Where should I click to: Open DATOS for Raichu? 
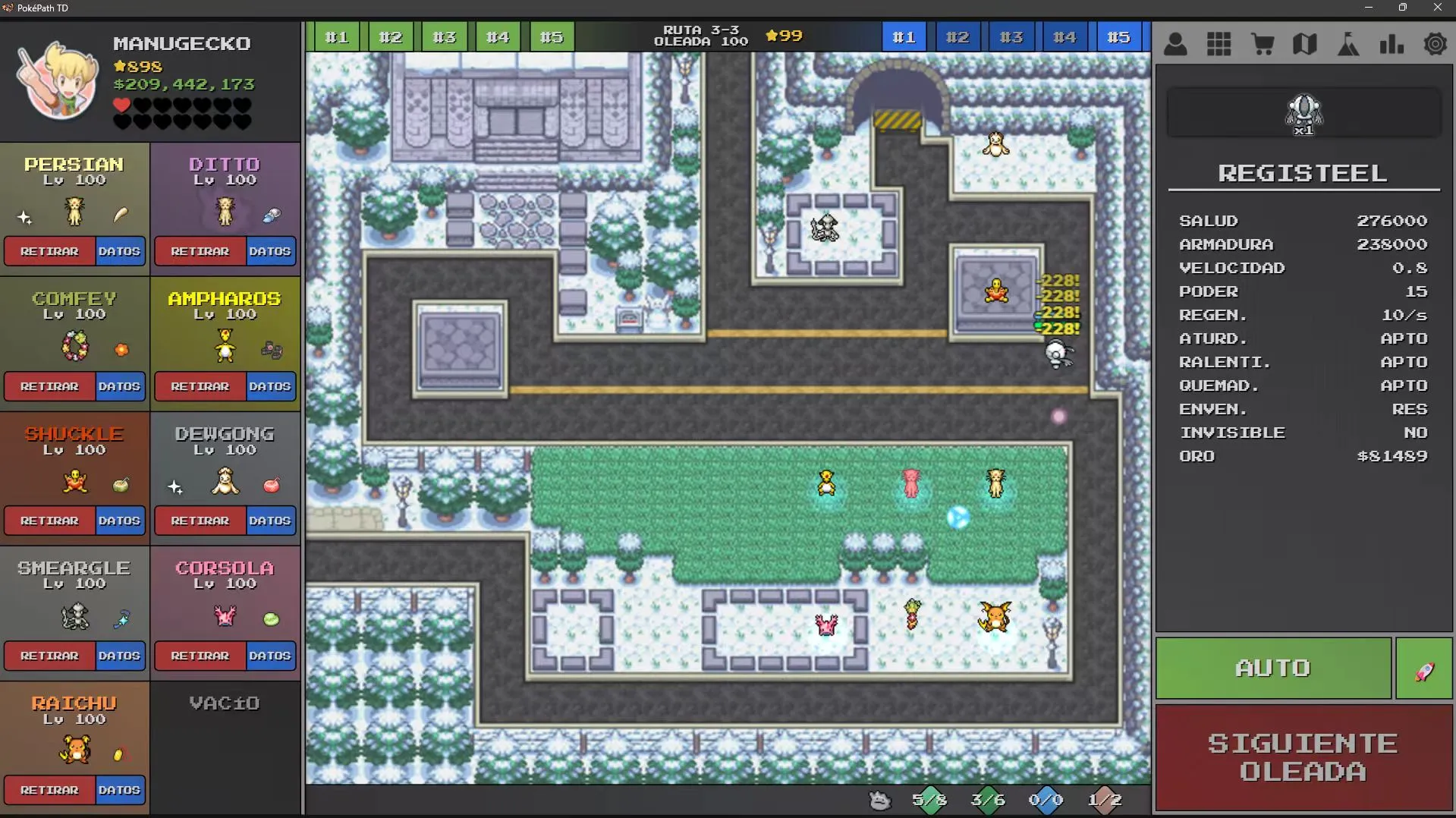point(119,790)
